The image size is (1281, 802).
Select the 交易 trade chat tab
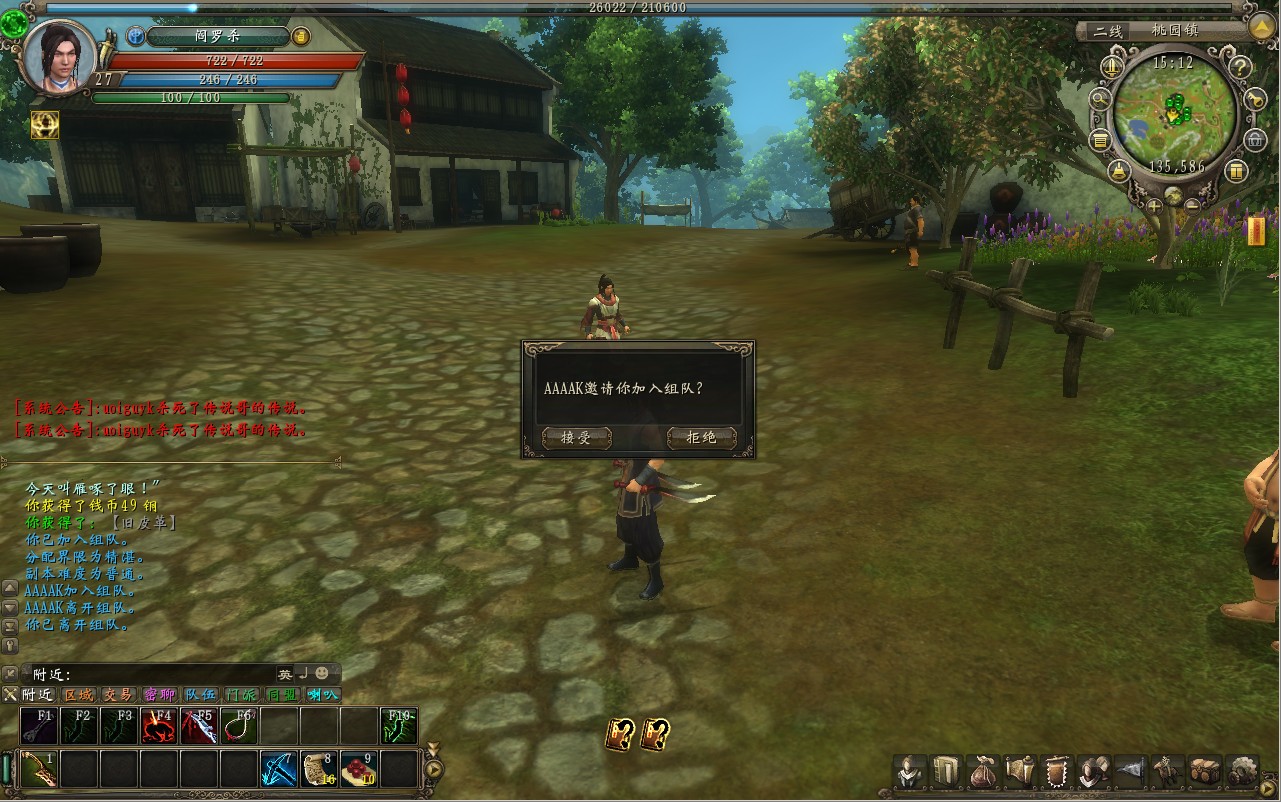[118, 694]
